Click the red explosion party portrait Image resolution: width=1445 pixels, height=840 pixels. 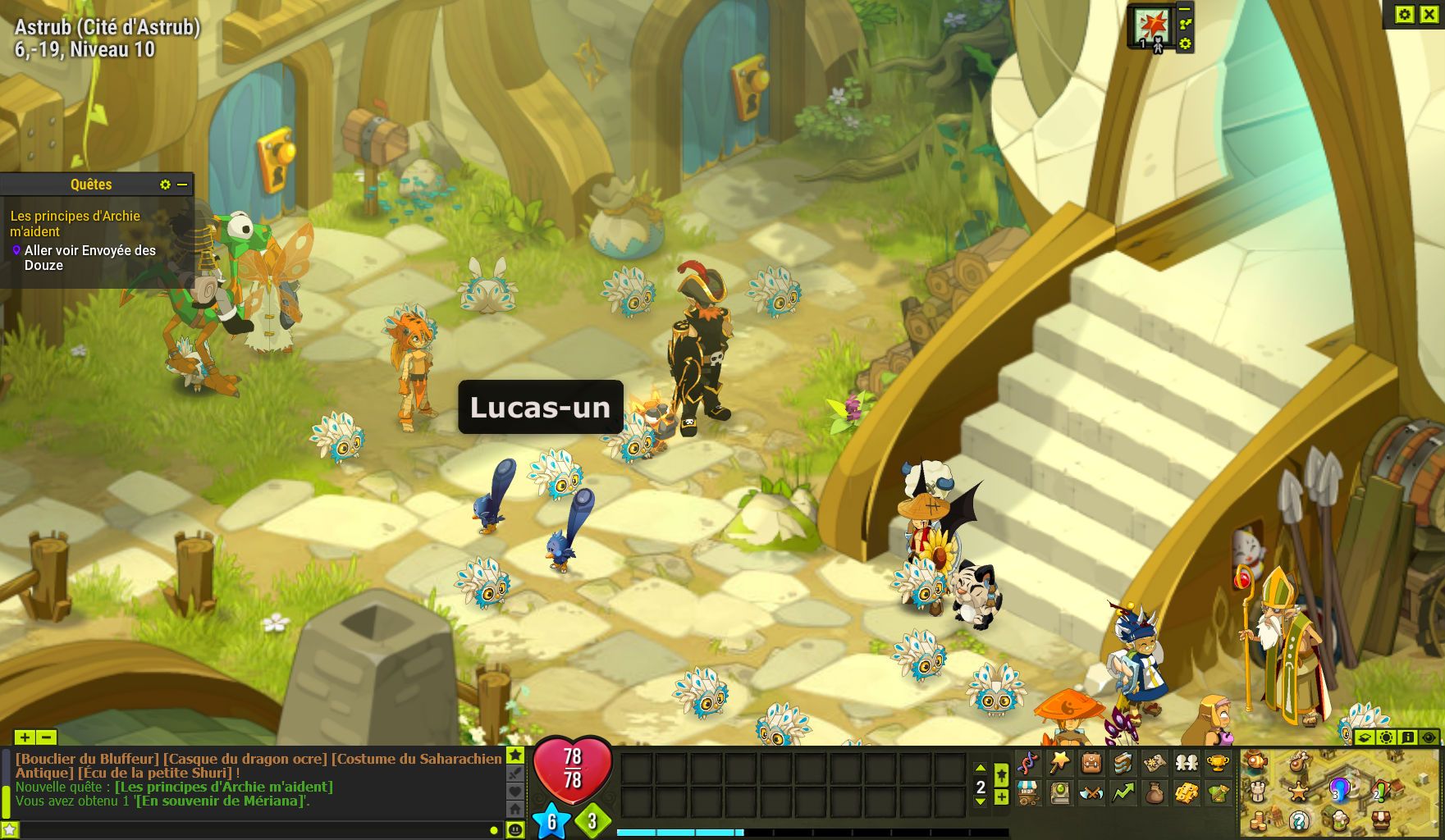(1151, 26)
